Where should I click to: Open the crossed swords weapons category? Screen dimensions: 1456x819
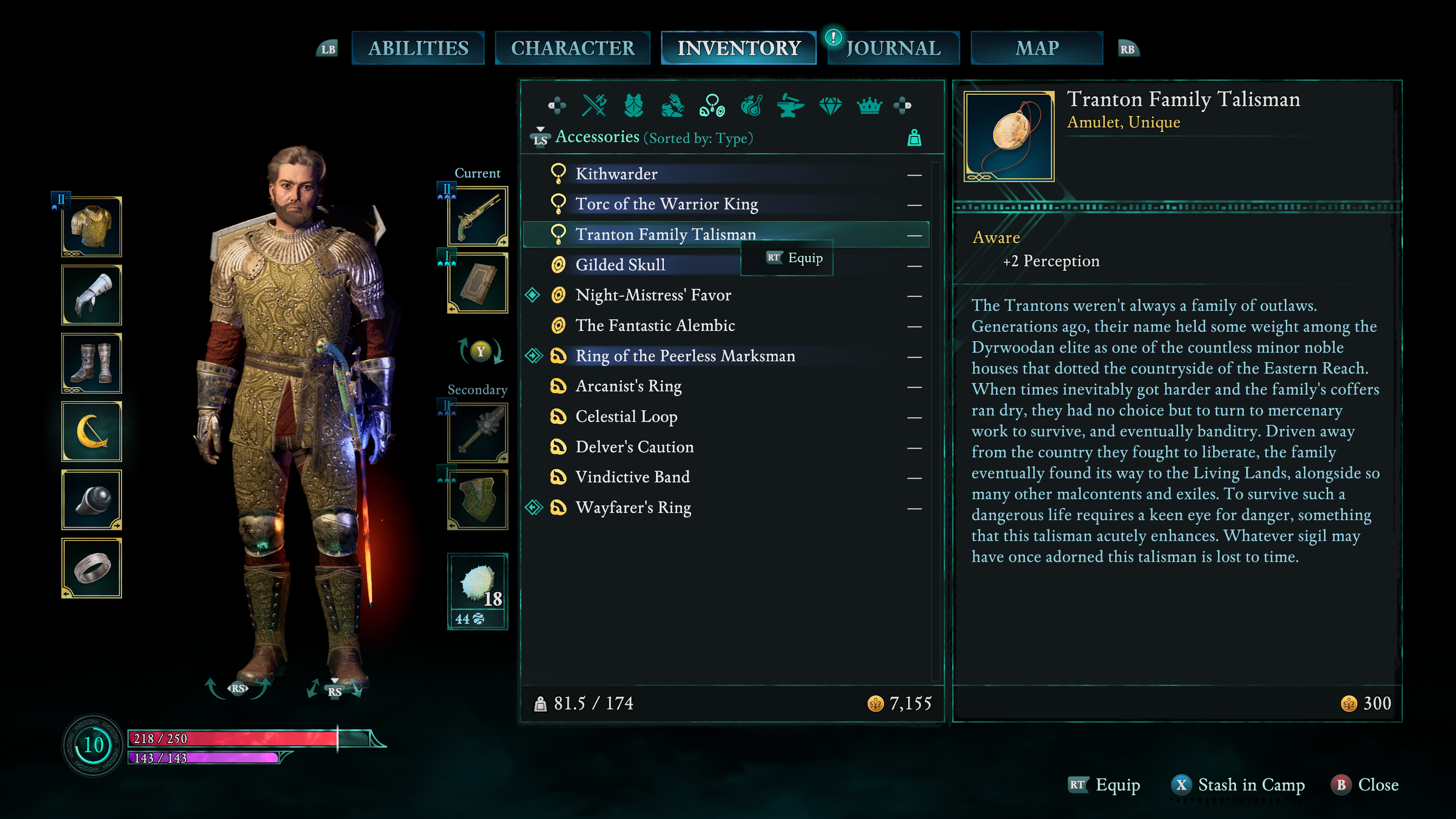(x=594, y=106)
